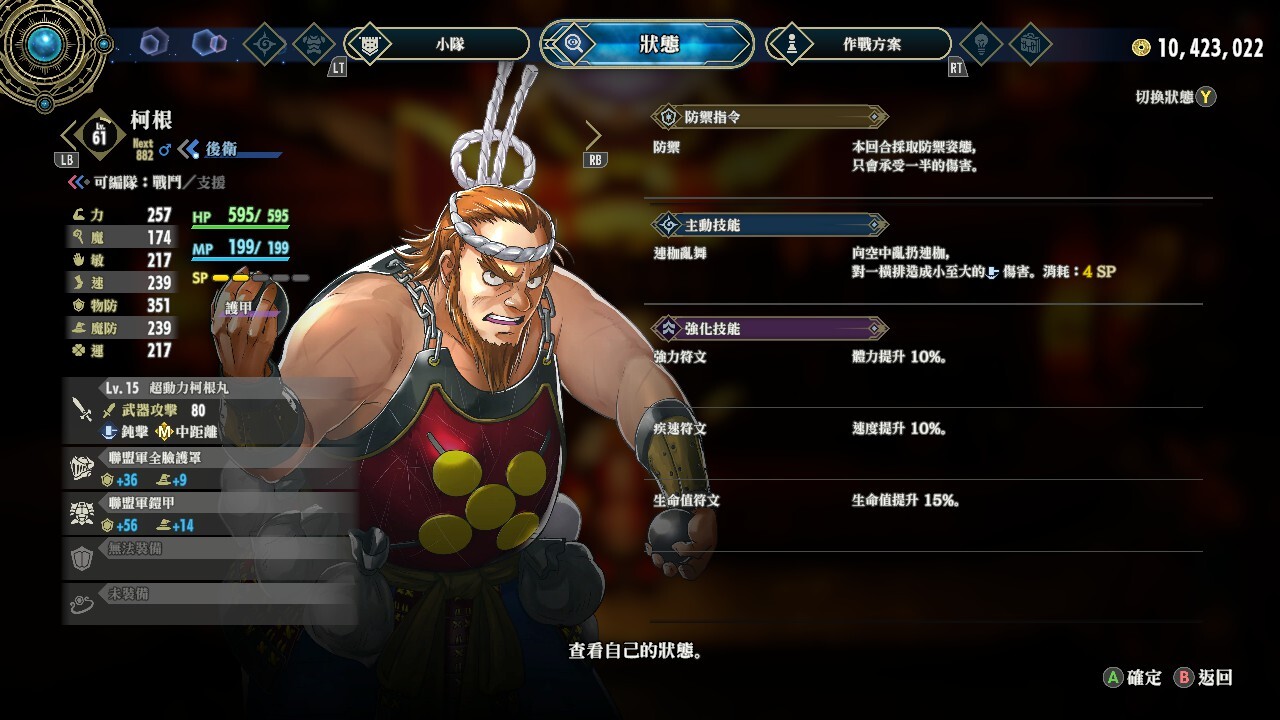Show the next character with right arrow
The height and width of the screenshot is (720, 1280).
pos(593,135)
